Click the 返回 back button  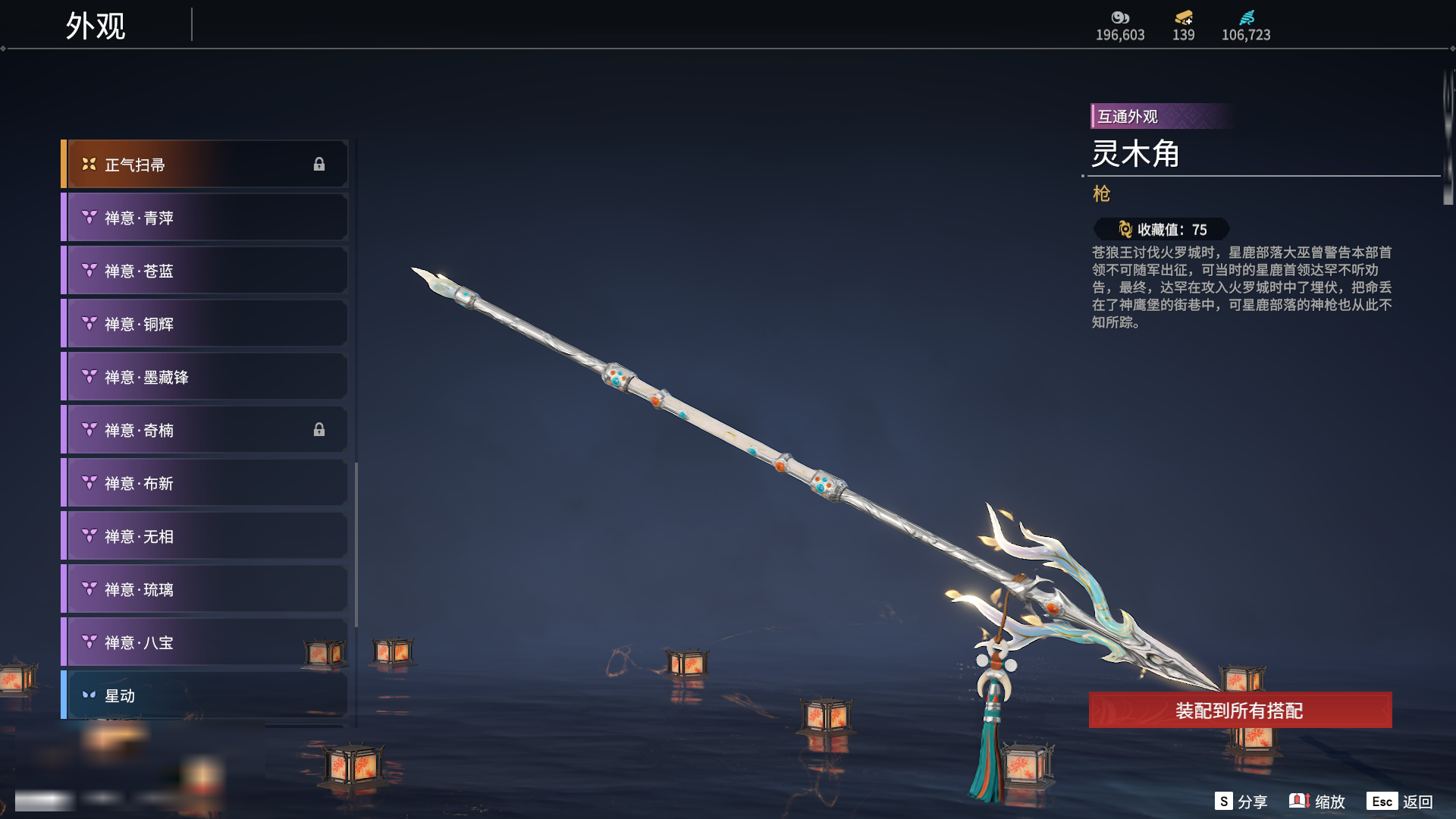1400,802
